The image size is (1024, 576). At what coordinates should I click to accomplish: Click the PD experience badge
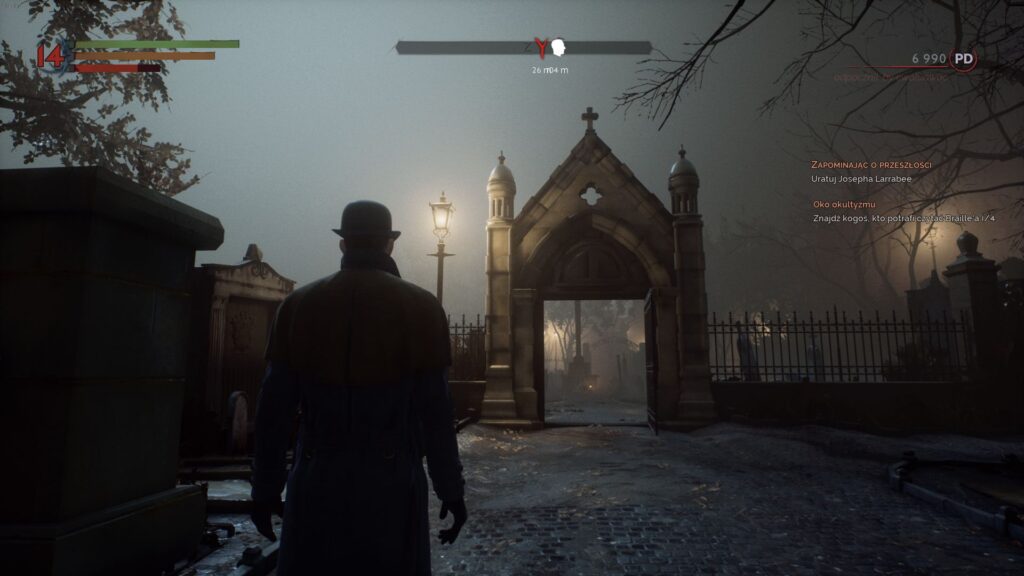pos(963,59)
